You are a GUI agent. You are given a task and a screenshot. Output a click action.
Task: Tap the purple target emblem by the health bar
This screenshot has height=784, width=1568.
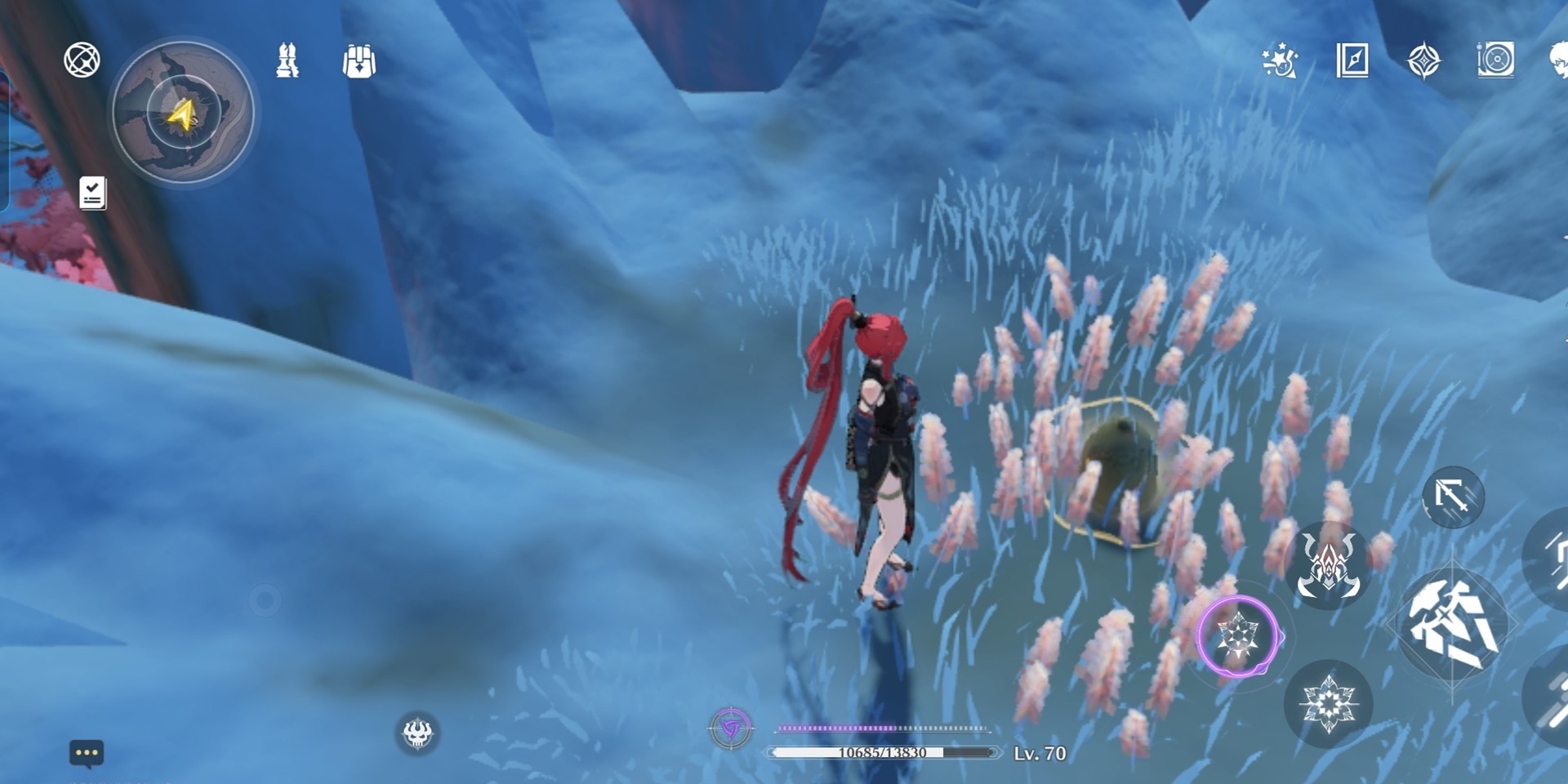tap(731, 728)
